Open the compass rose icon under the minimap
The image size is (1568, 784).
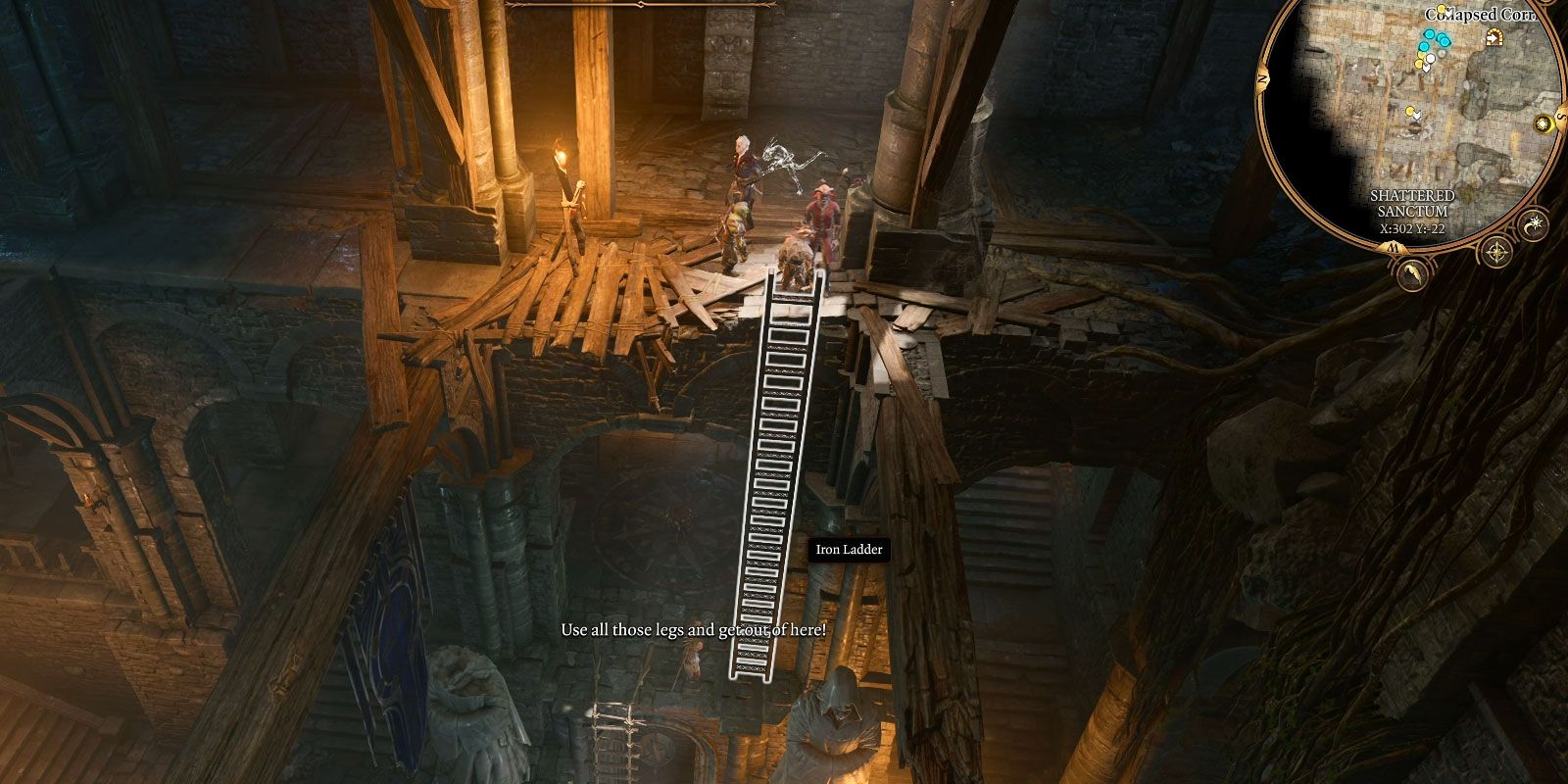1496,252
